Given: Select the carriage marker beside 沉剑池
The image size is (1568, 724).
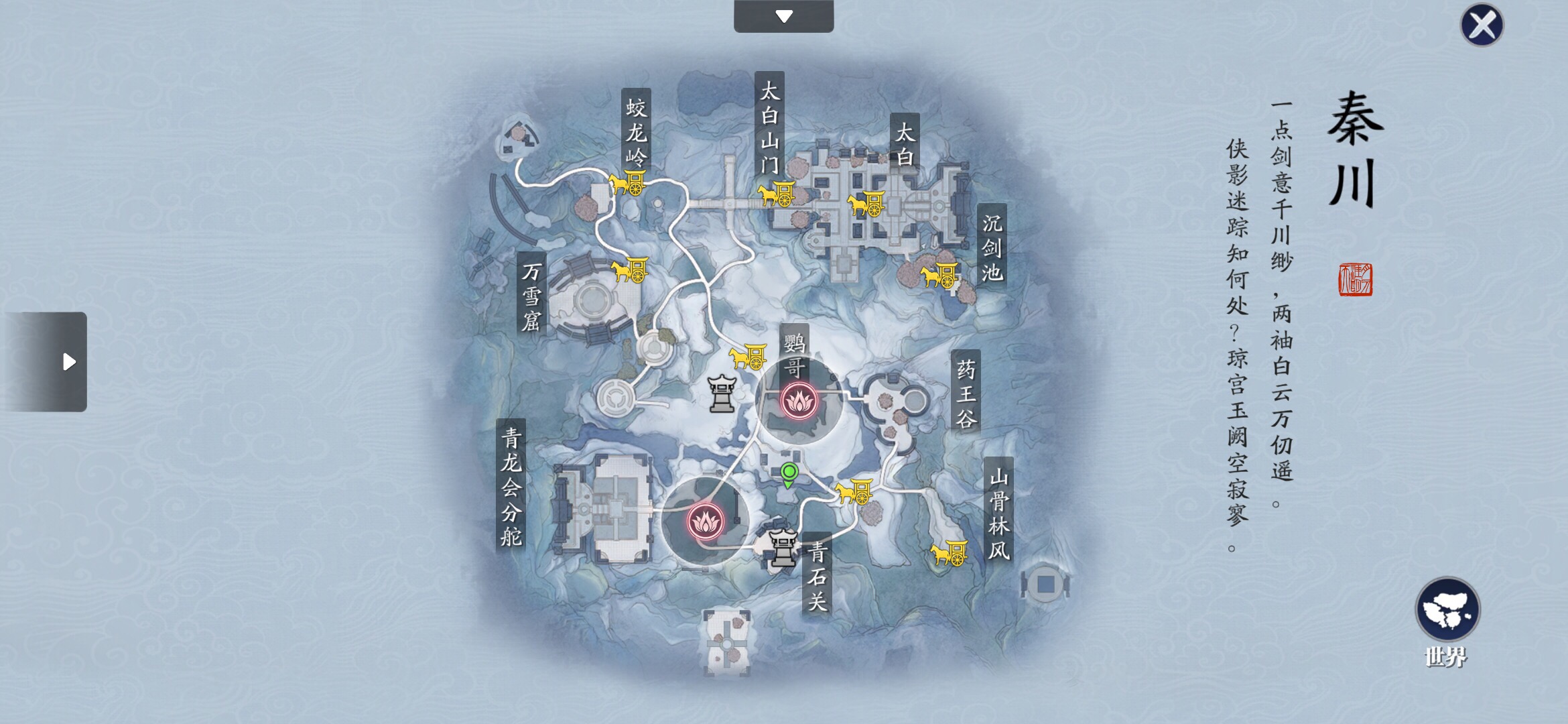Looking at the screenshot, I should (939, 275).
